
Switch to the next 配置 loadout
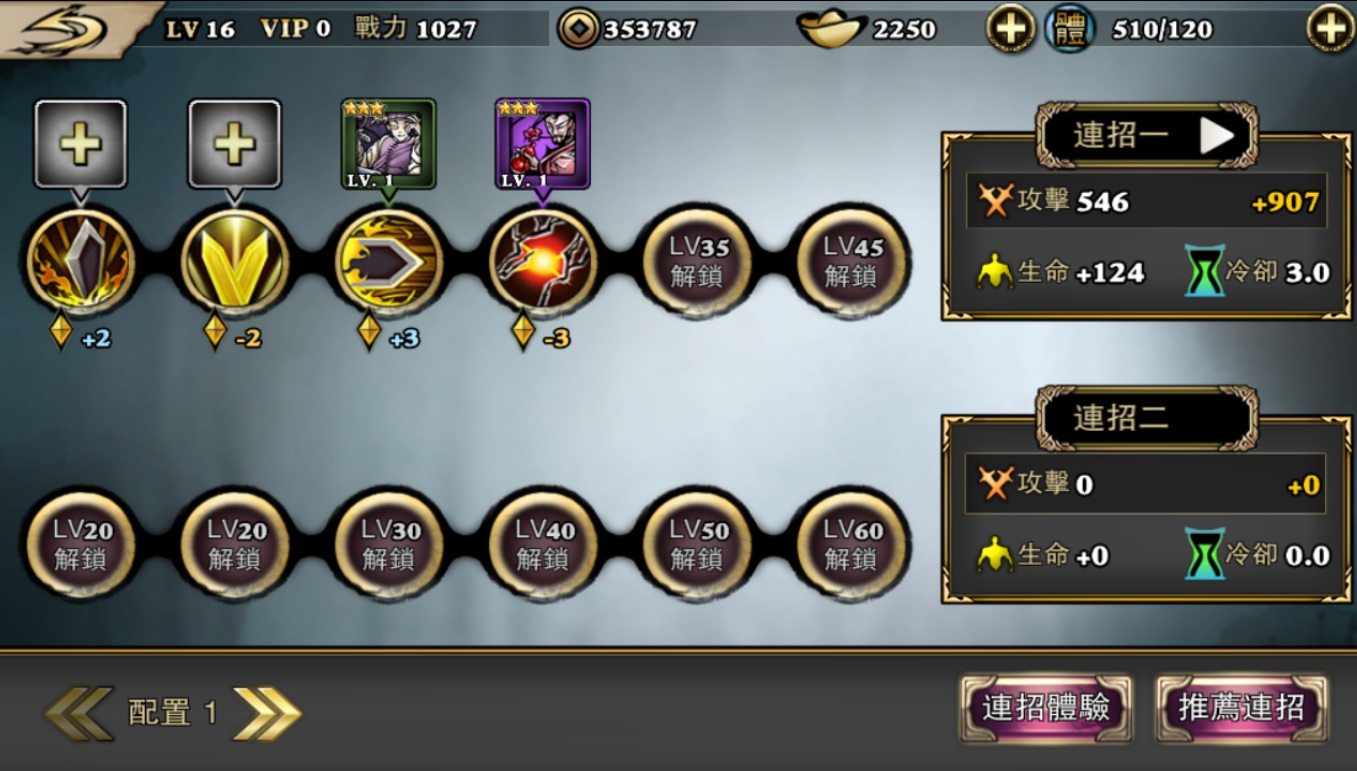266,713
